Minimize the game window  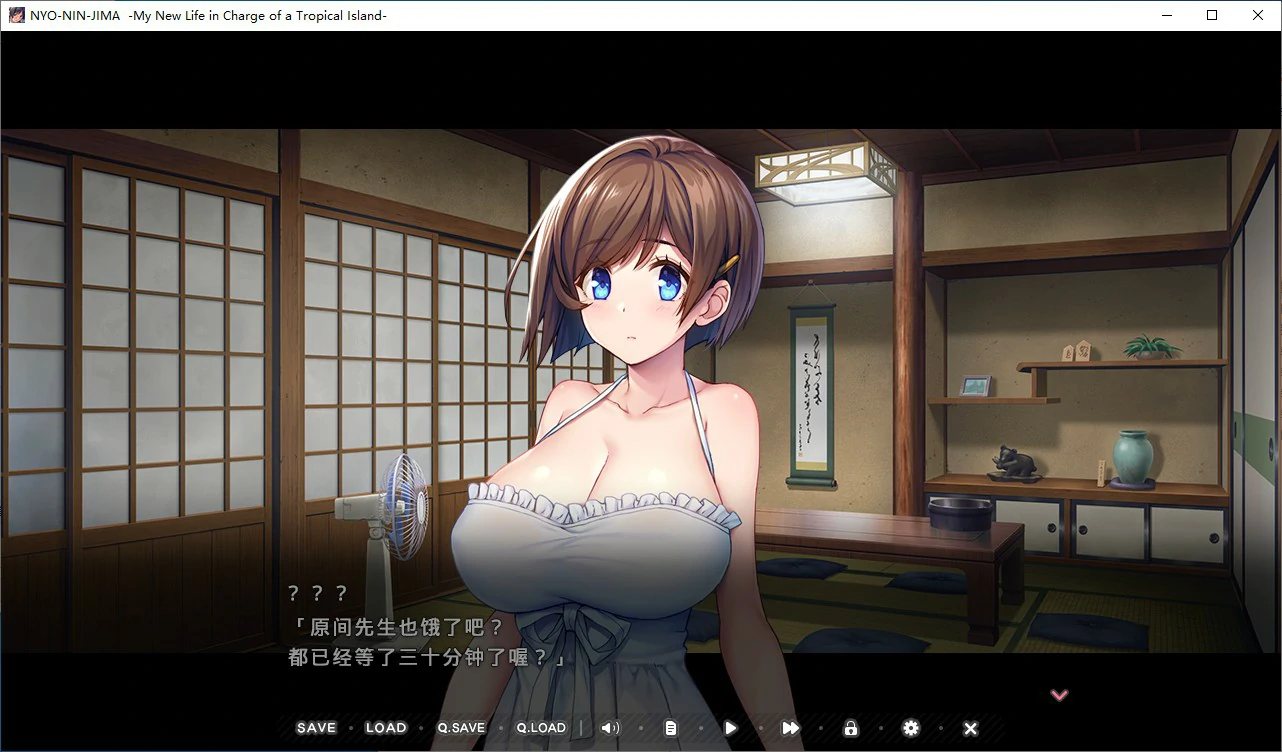point(1166,15)
